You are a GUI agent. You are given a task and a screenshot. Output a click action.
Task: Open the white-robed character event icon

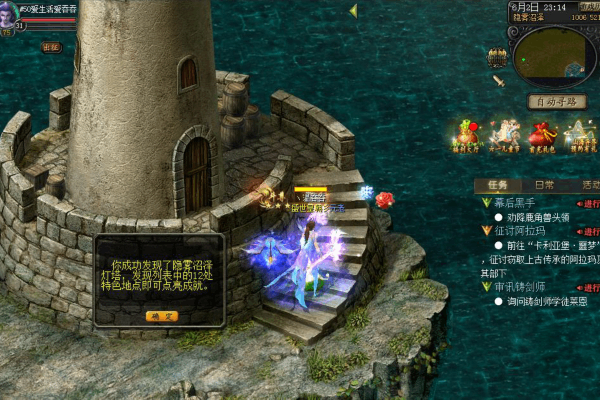504,134
